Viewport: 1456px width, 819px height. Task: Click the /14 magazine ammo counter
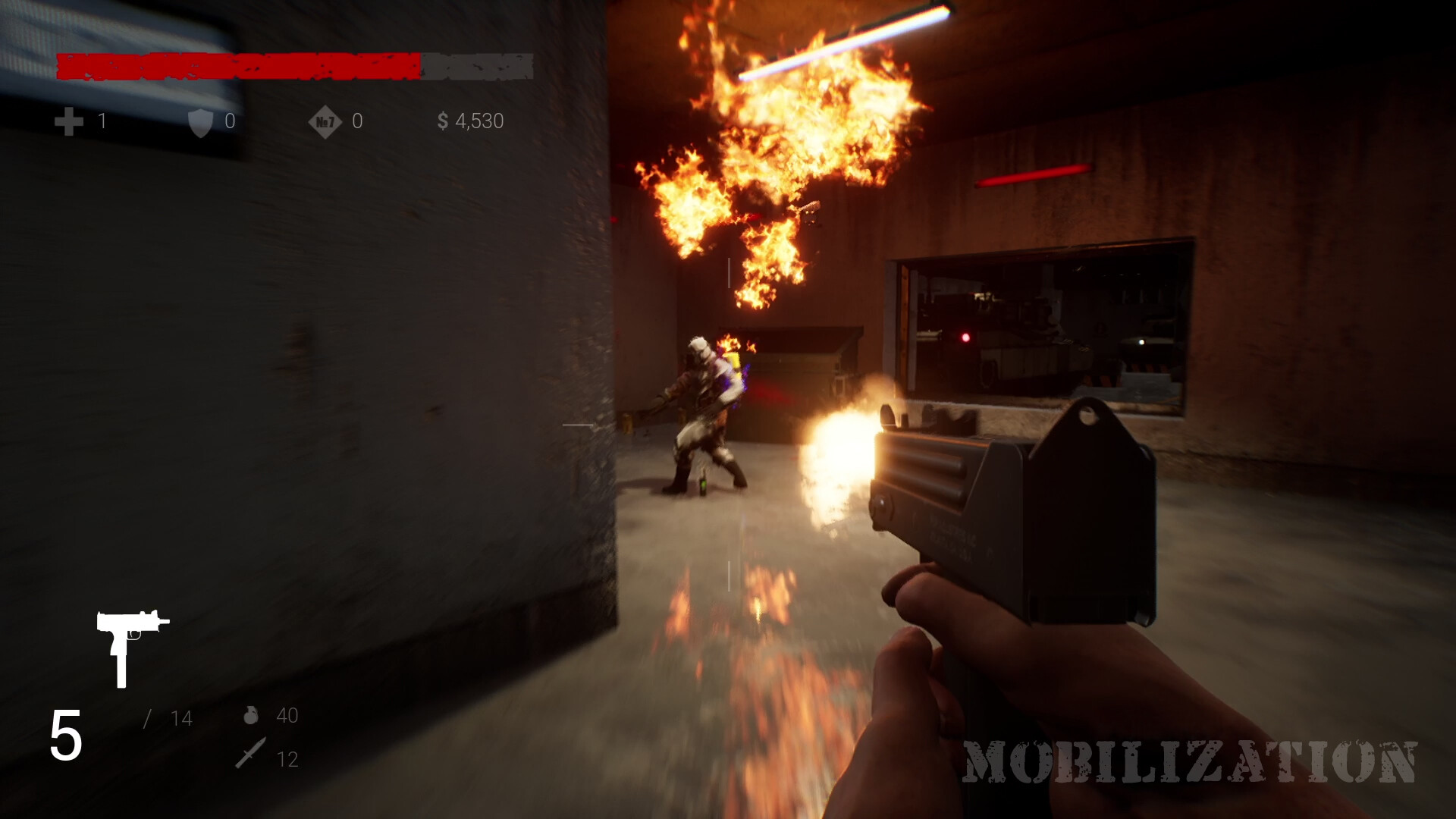pyautogui.click(x=171, y=714)
